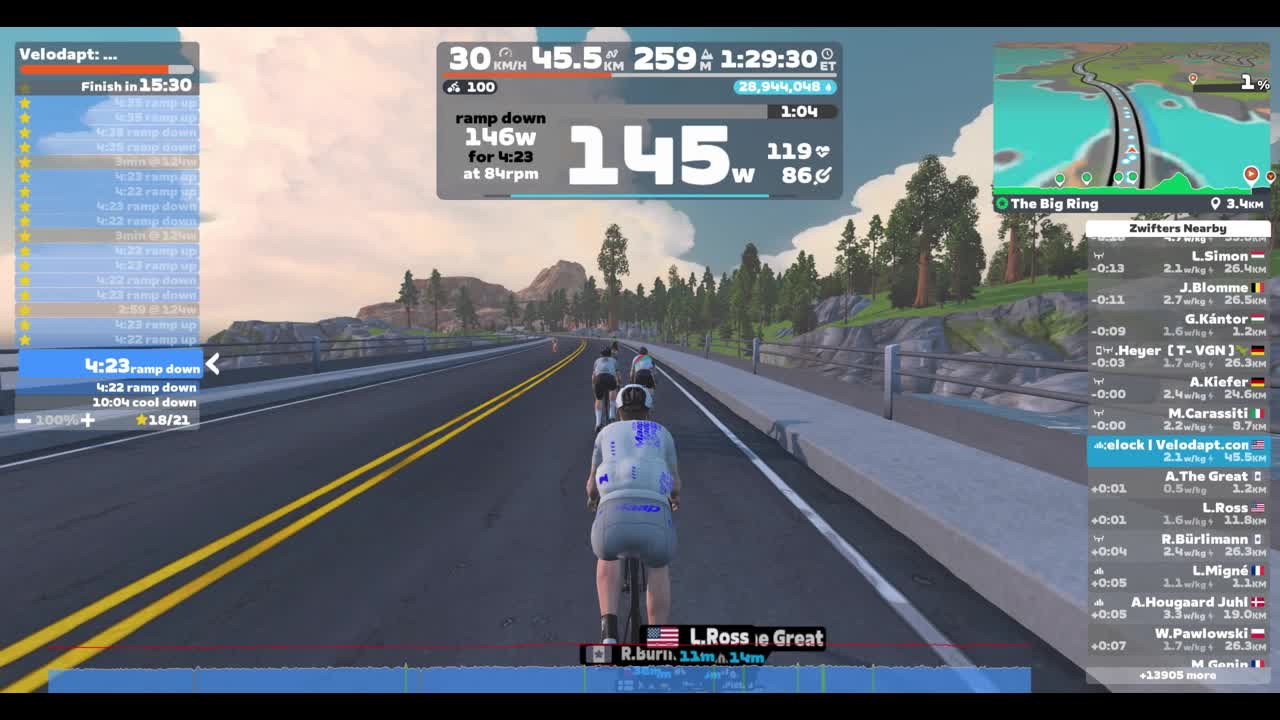Select A.Kiefer's row in the rider list
Image resolution: width=1280 pixels, height=720 pixels.
pyautogui.click(x=1178, y=387)
